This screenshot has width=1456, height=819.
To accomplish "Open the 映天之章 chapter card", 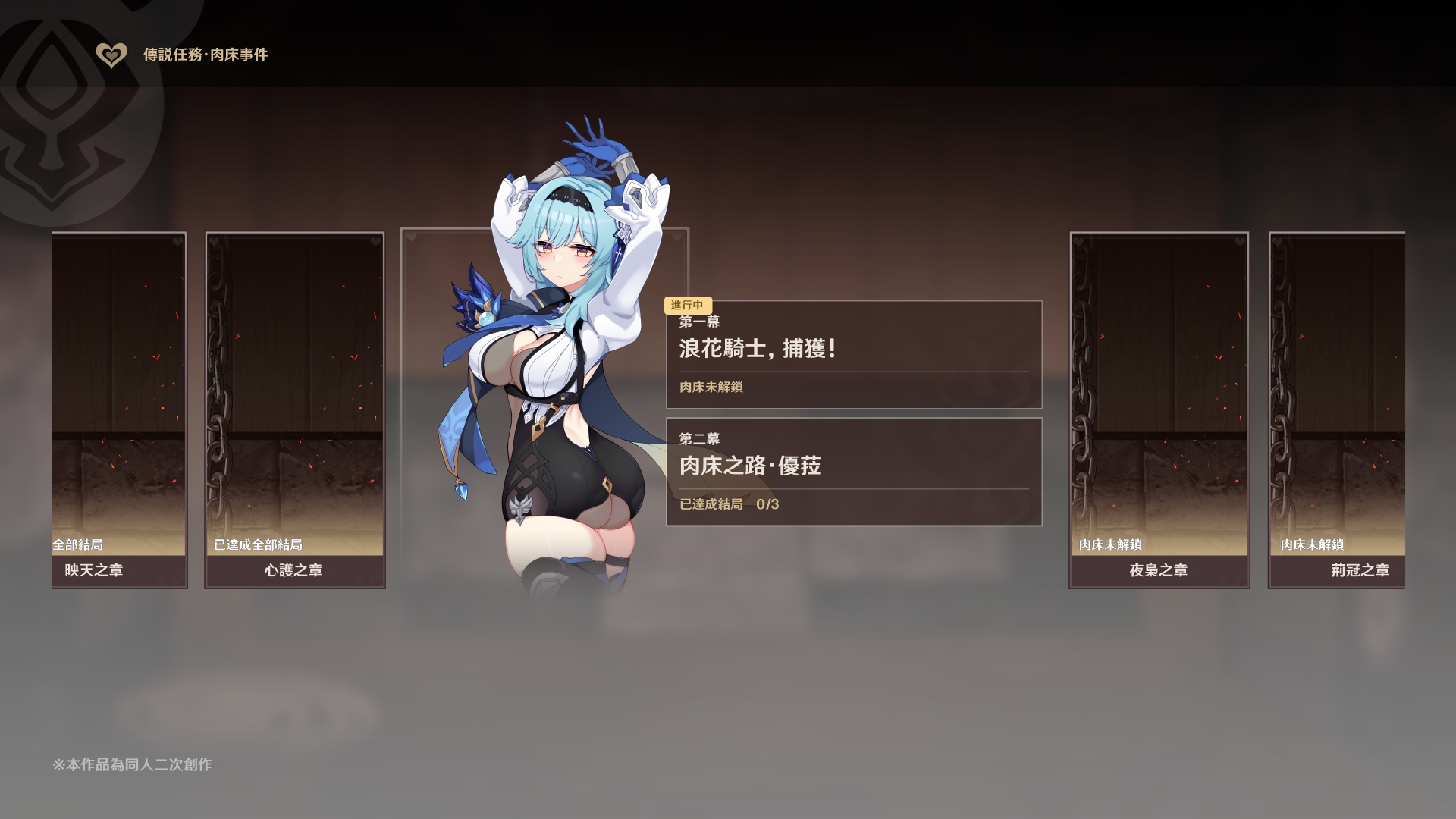I will coord(119,409).
